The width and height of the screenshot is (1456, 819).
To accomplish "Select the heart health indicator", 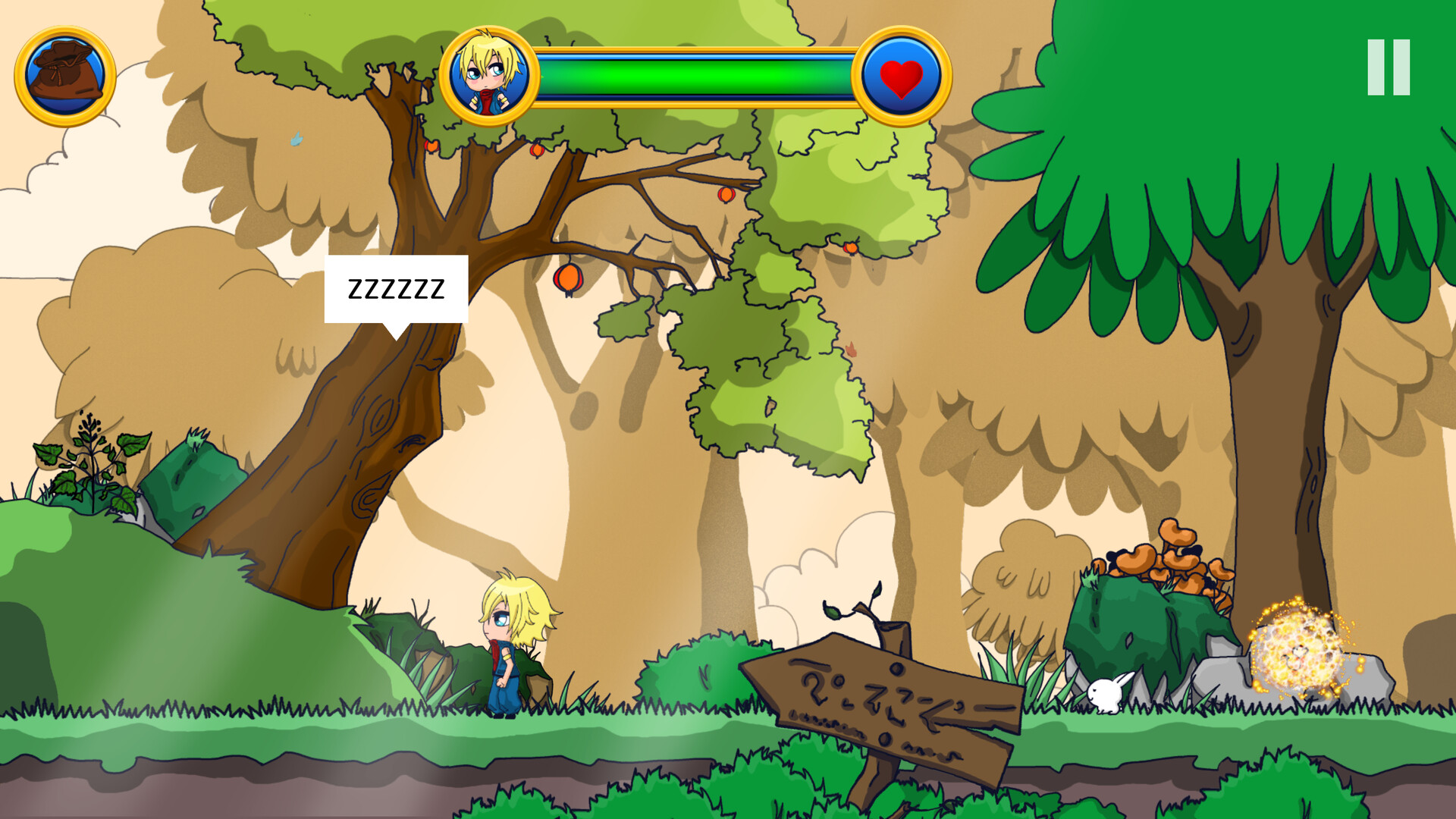I will 896,77.
